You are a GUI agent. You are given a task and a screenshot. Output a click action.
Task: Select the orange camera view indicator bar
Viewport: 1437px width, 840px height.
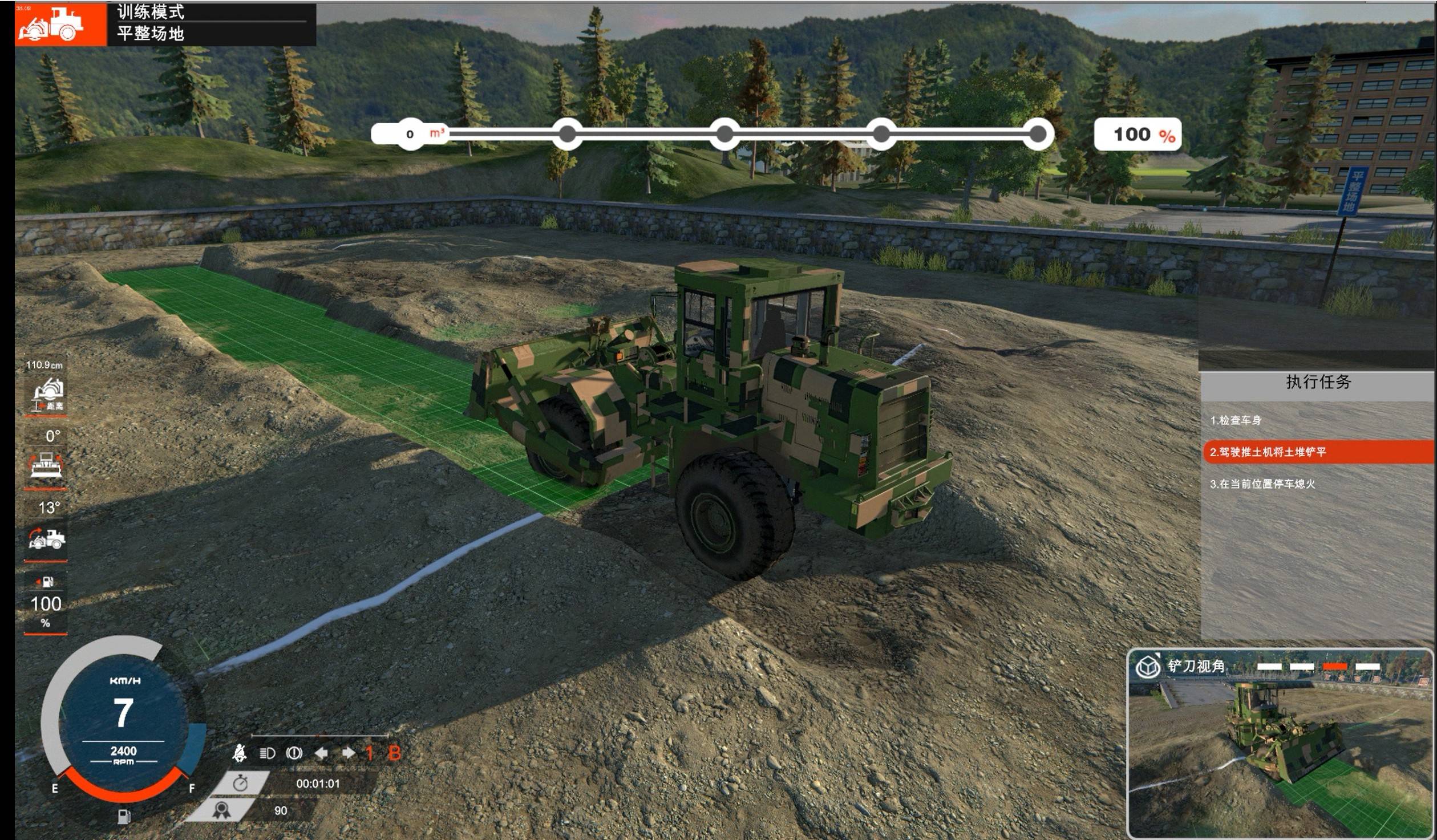tap(1335, 666)
